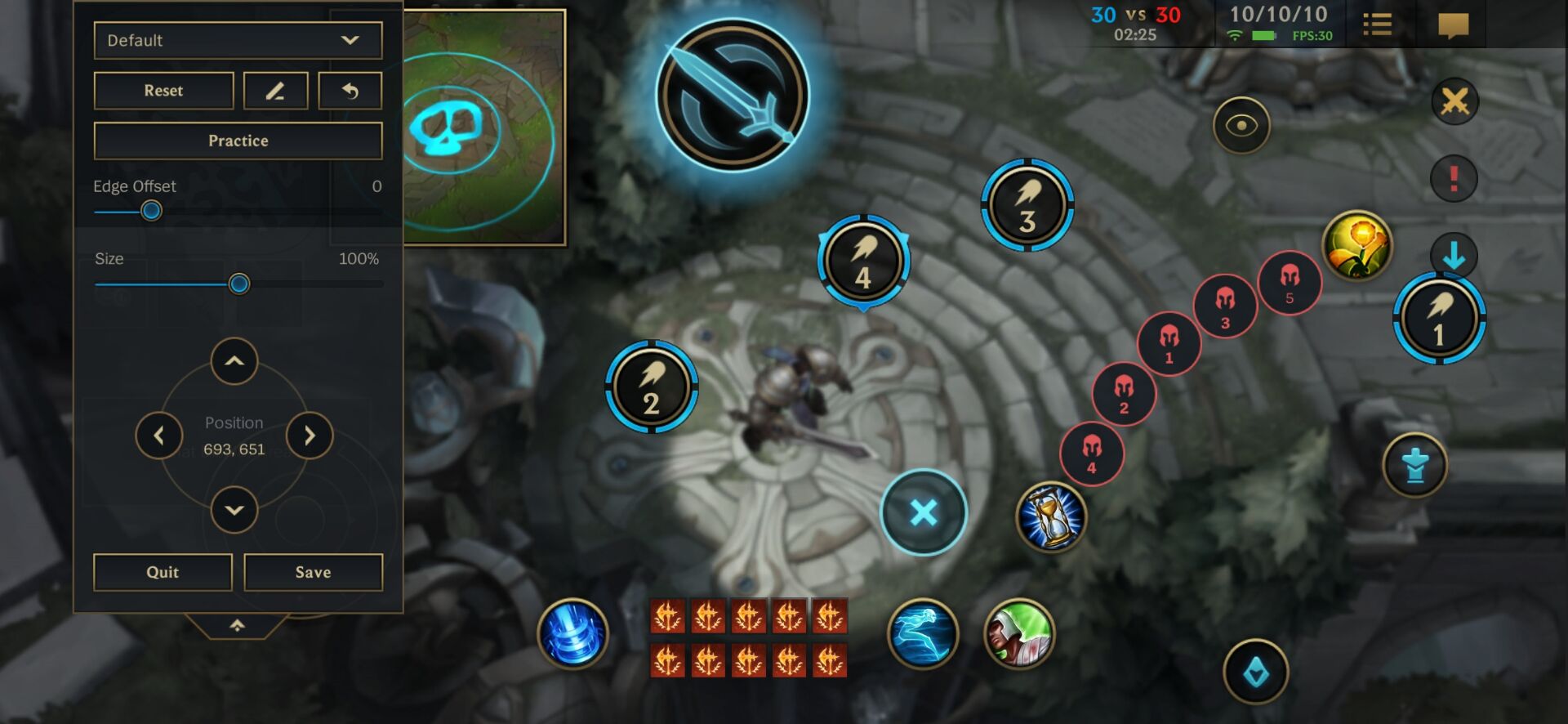Select the blue X cancel button

[x=924, y=513]
